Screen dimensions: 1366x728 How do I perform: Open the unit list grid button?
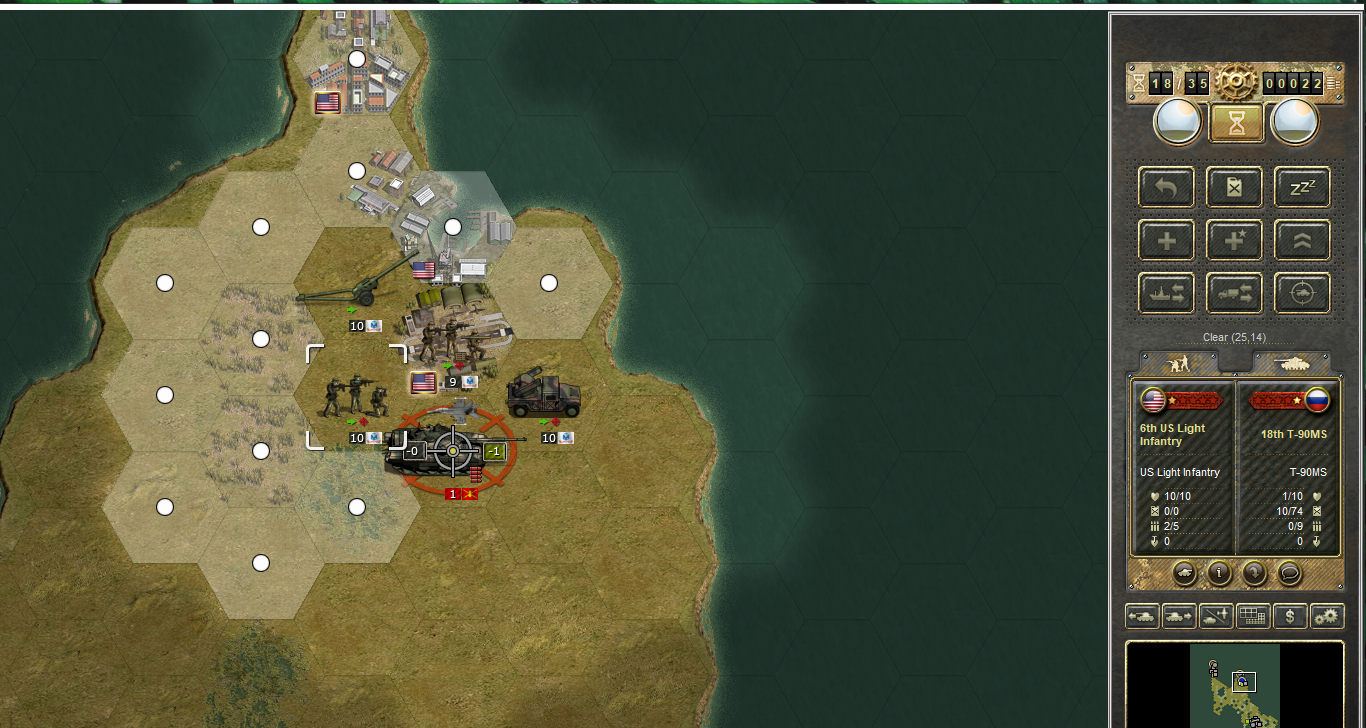tap(1253, 616)
